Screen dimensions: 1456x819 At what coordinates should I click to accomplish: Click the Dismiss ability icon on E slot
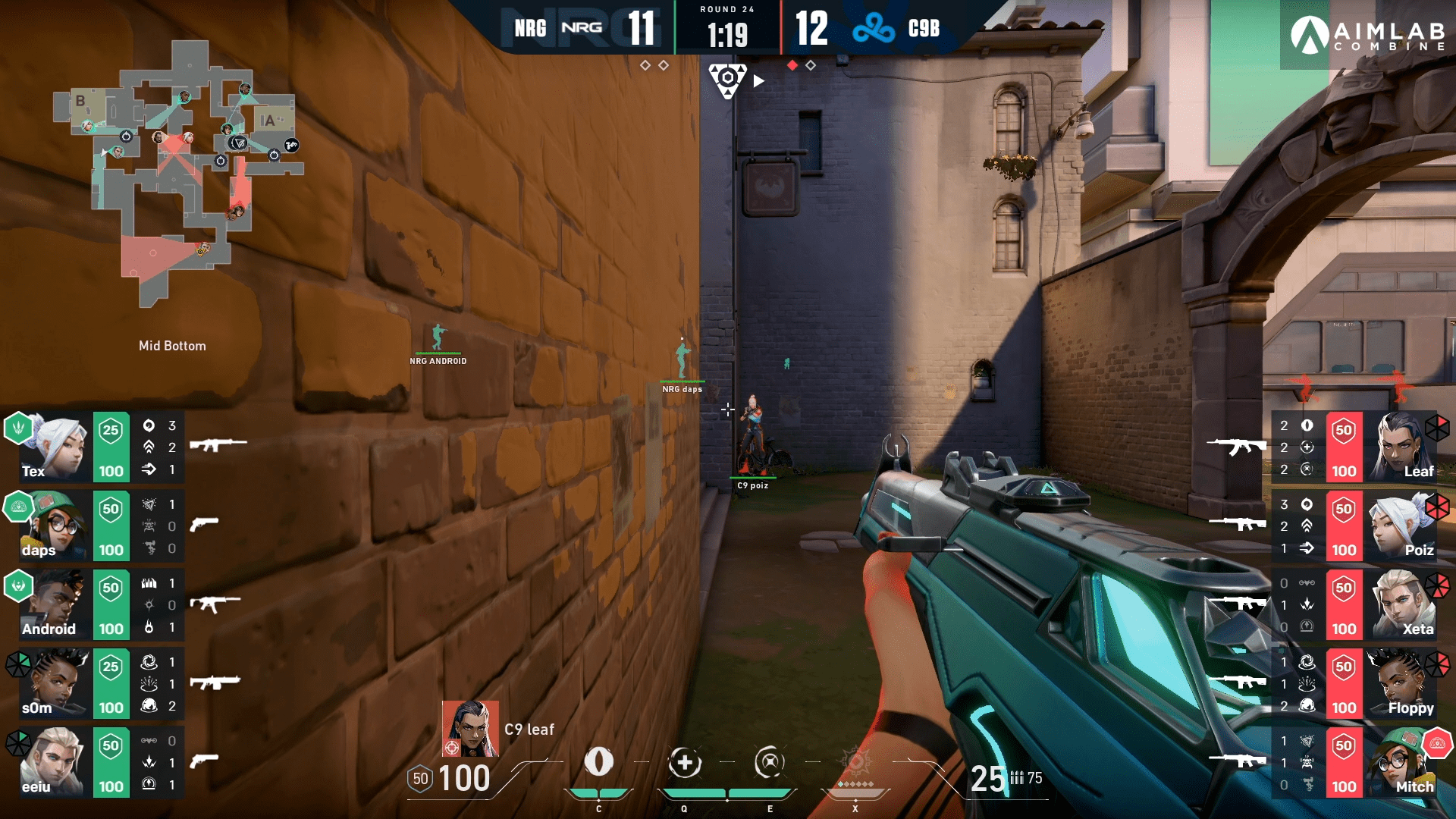770,762
